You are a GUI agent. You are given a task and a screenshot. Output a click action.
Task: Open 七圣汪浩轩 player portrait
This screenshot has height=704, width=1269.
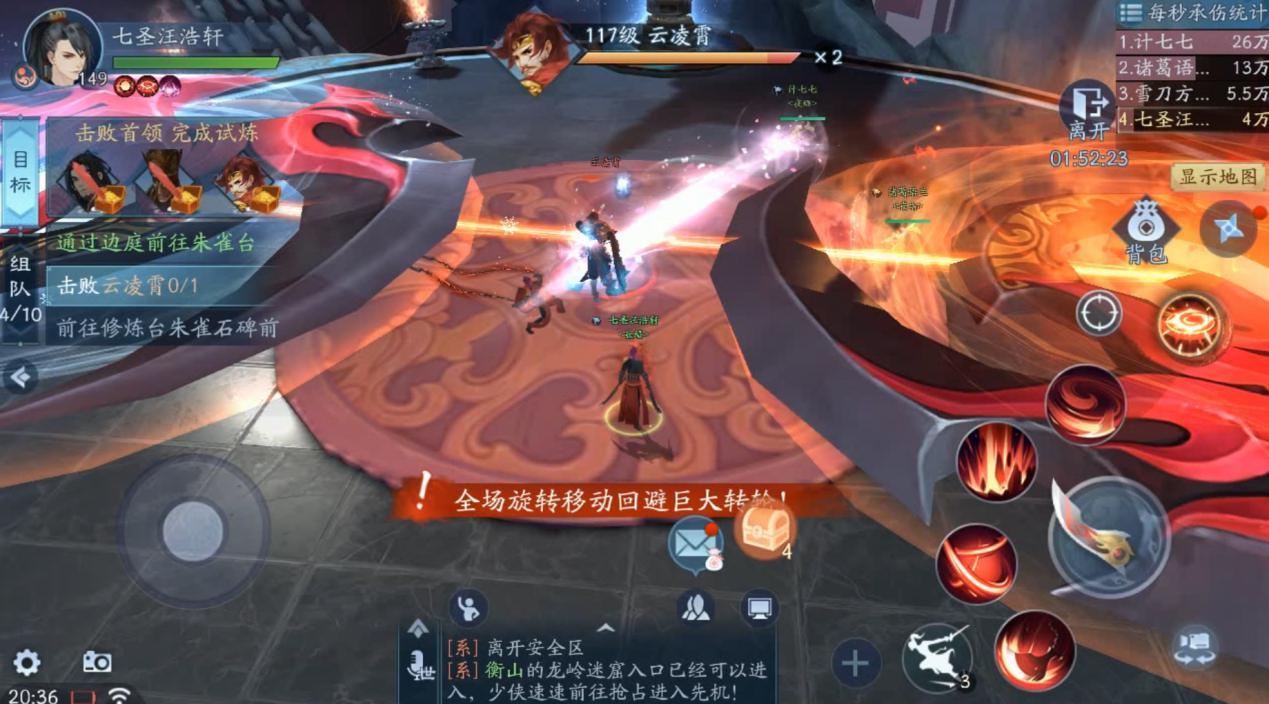coord(62,47)
